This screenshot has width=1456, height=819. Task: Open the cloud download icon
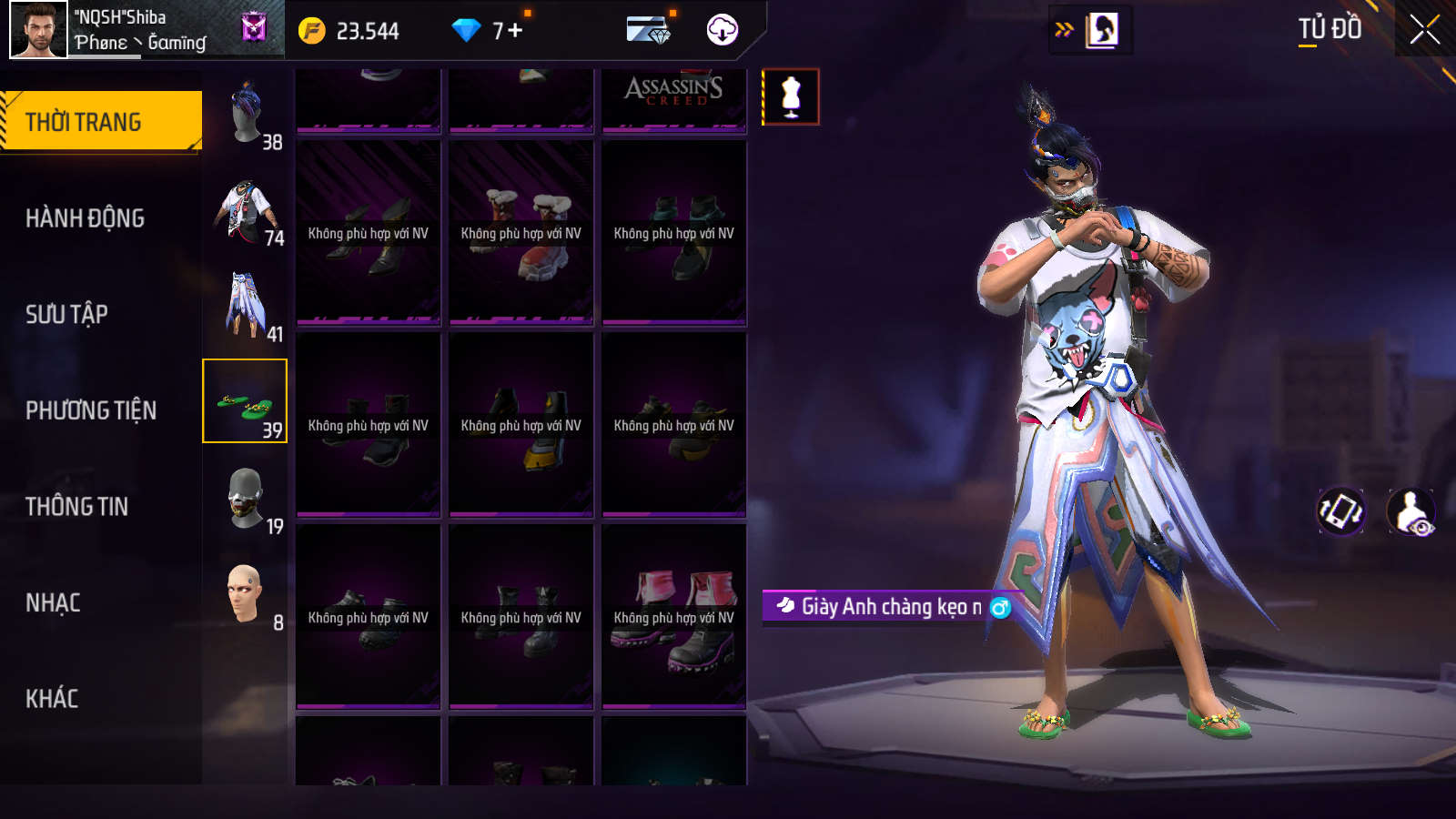(722, 30)
